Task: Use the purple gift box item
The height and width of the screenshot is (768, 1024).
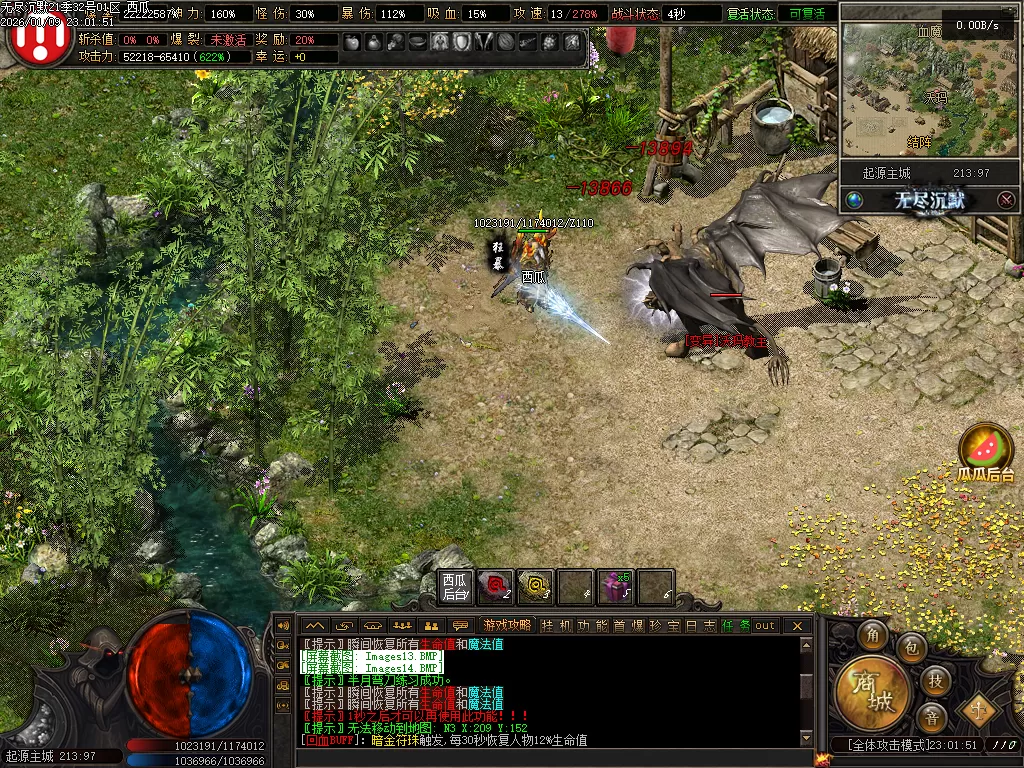Action: click(615, 587)
